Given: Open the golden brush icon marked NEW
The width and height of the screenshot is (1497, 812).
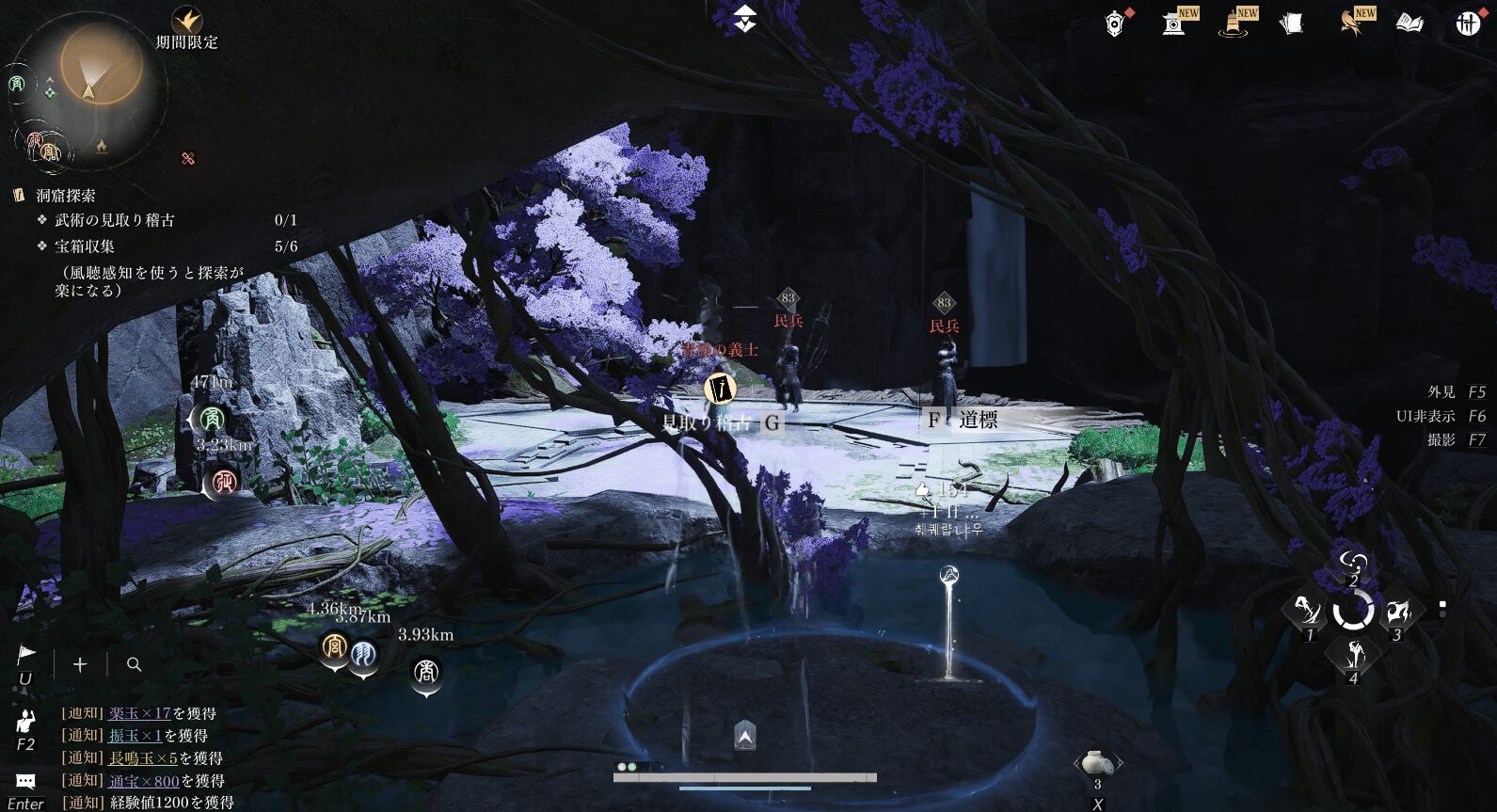Looking at the screenshot, I should pyautogui.click(x=1234, y=24).
